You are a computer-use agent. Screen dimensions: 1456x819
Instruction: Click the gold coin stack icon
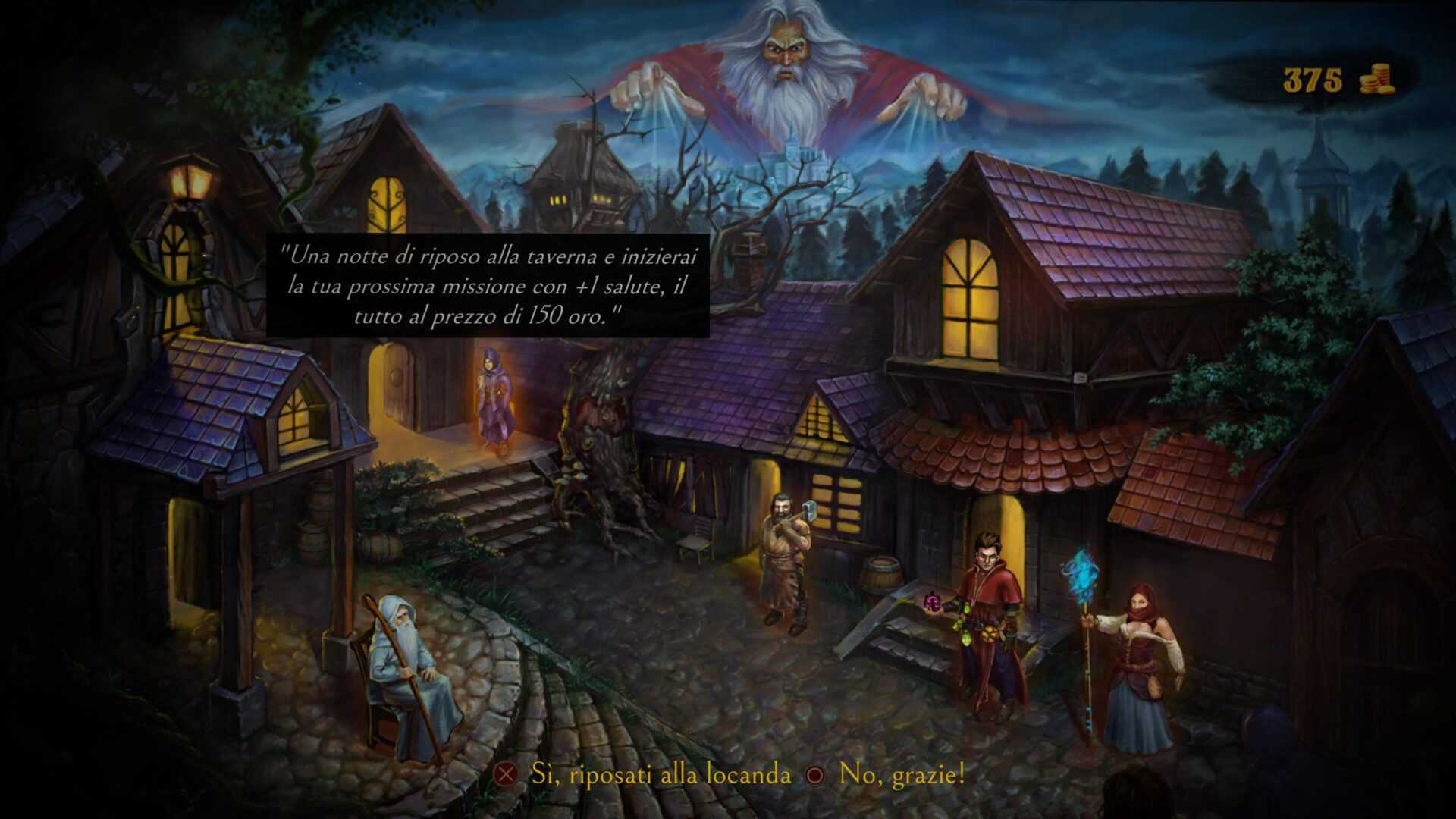[1376, 78]
